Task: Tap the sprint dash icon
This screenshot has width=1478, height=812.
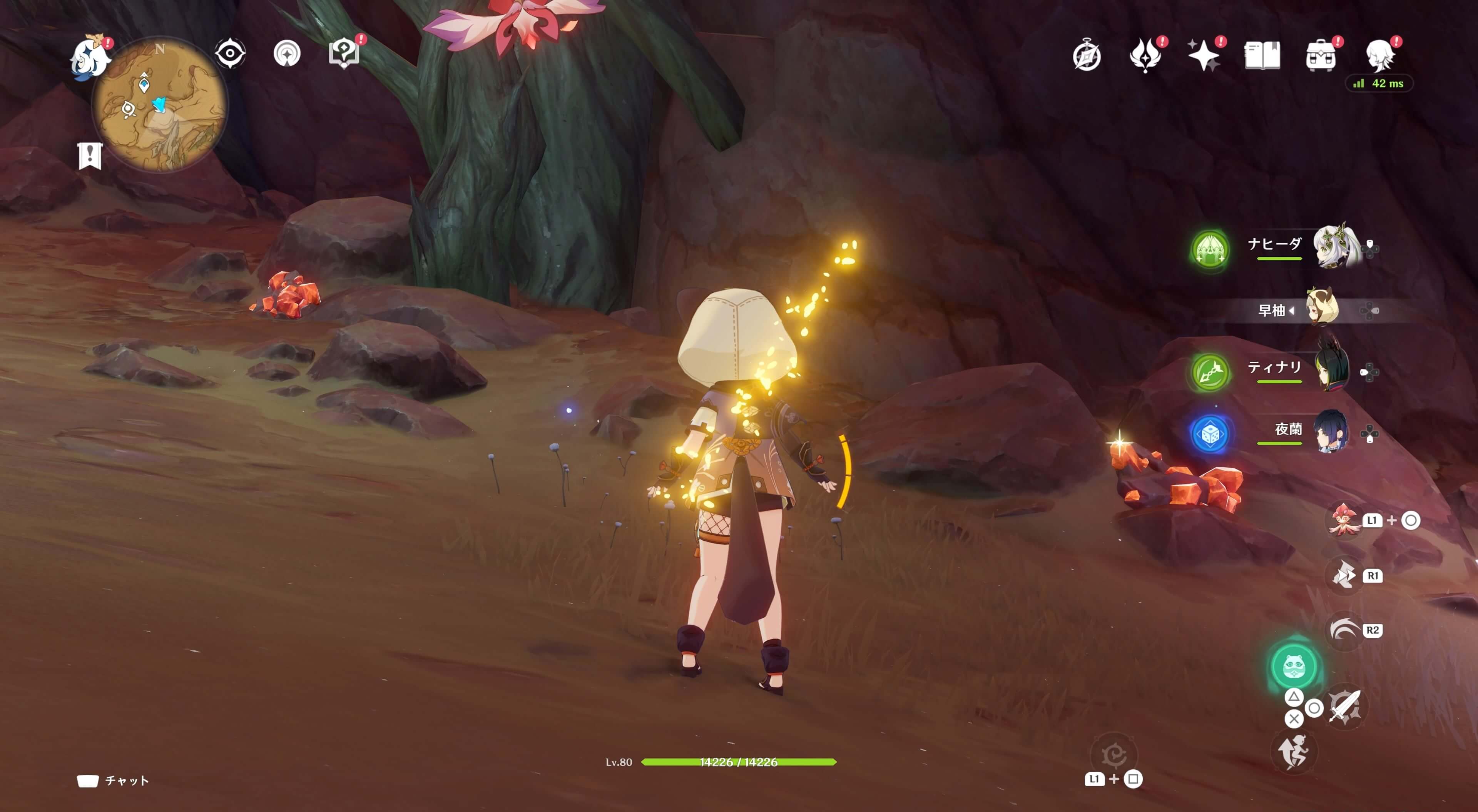Action: [x=1293, y=752]
